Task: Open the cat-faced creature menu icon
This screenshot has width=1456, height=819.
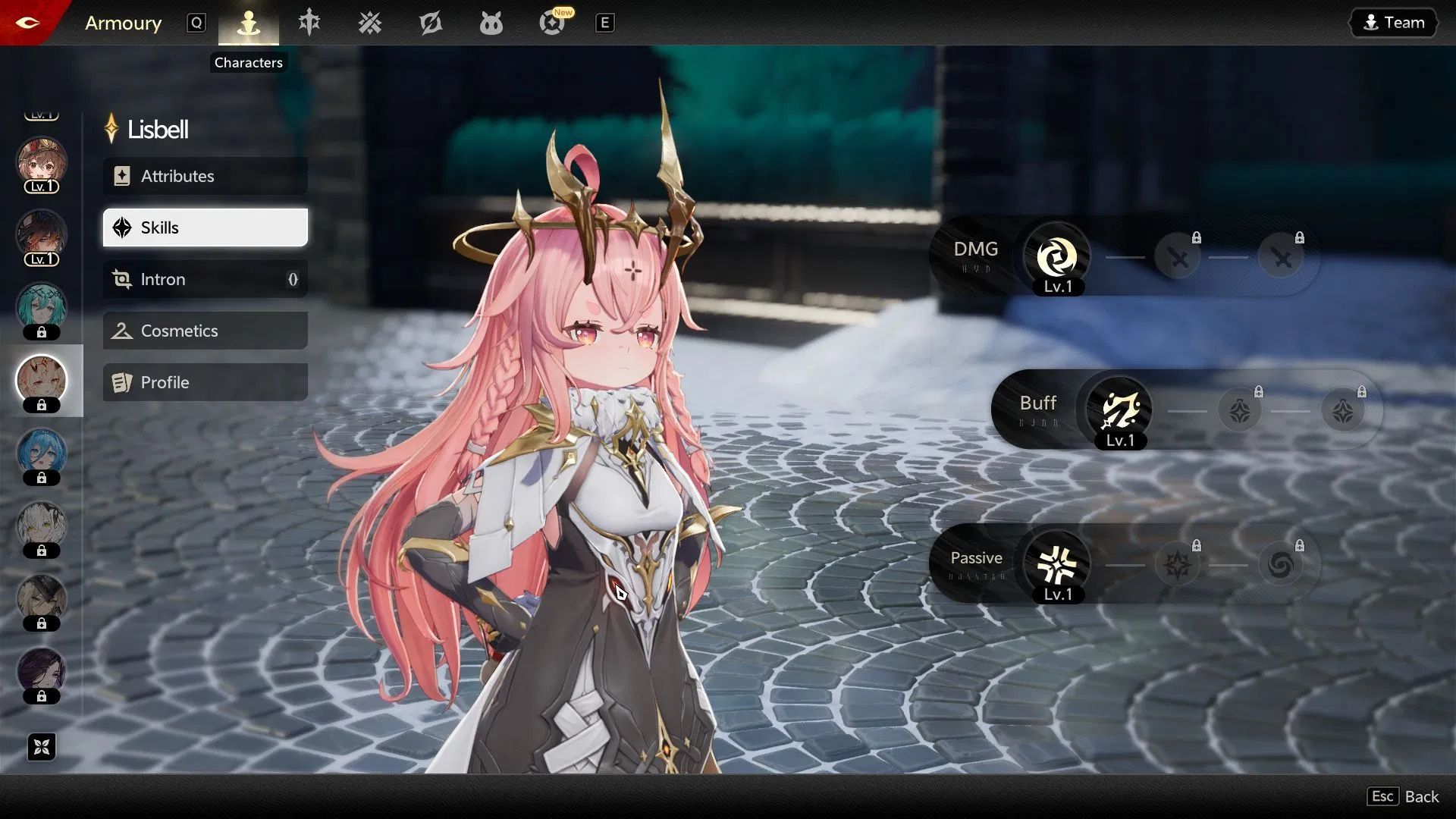Action: coord(491,23)
